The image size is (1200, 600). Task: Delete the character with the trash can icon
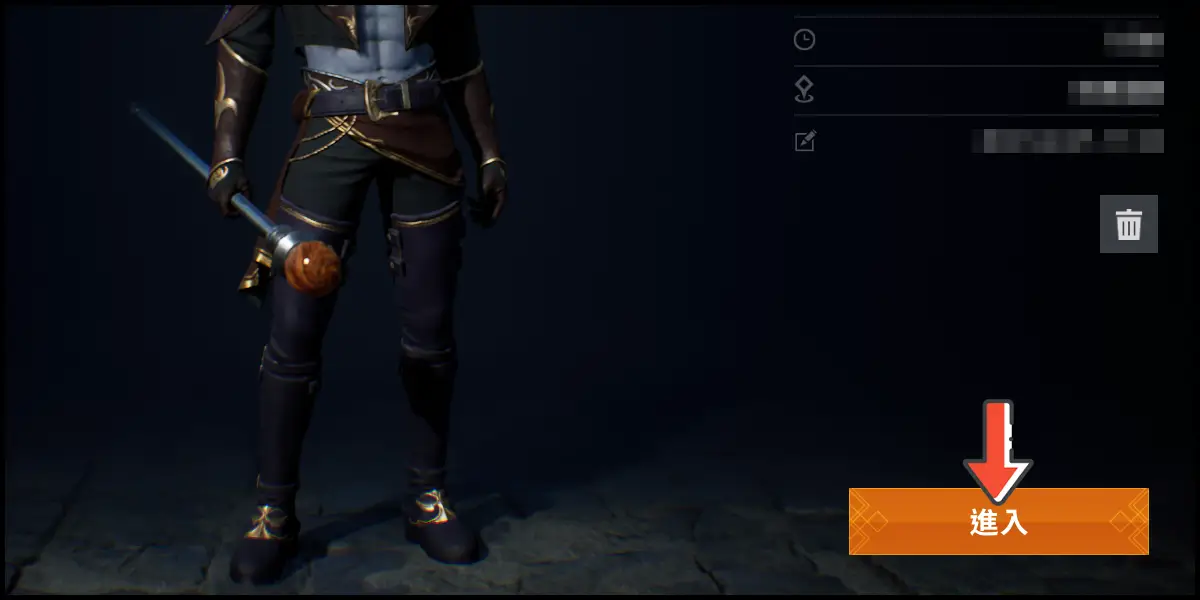(1128, 224)
